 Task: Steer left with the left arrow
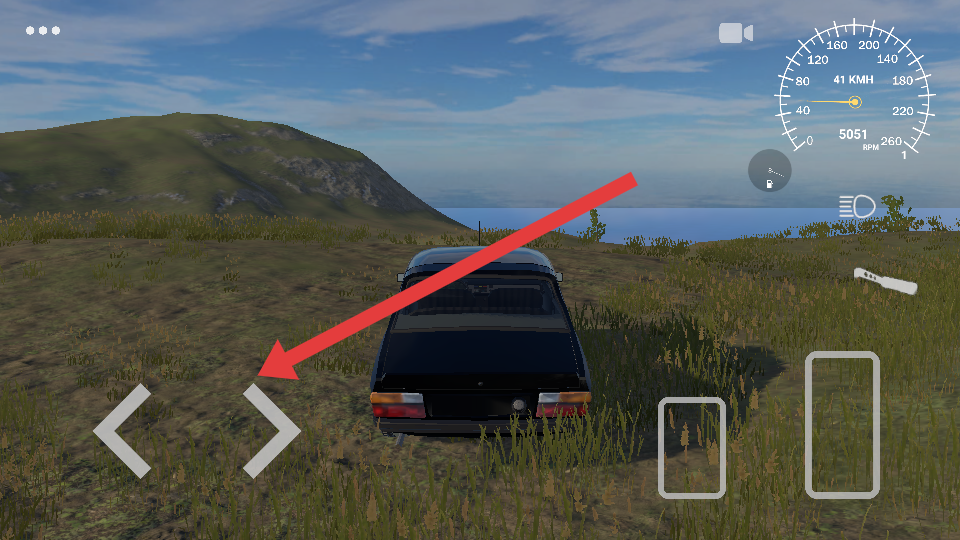point(122,431)
